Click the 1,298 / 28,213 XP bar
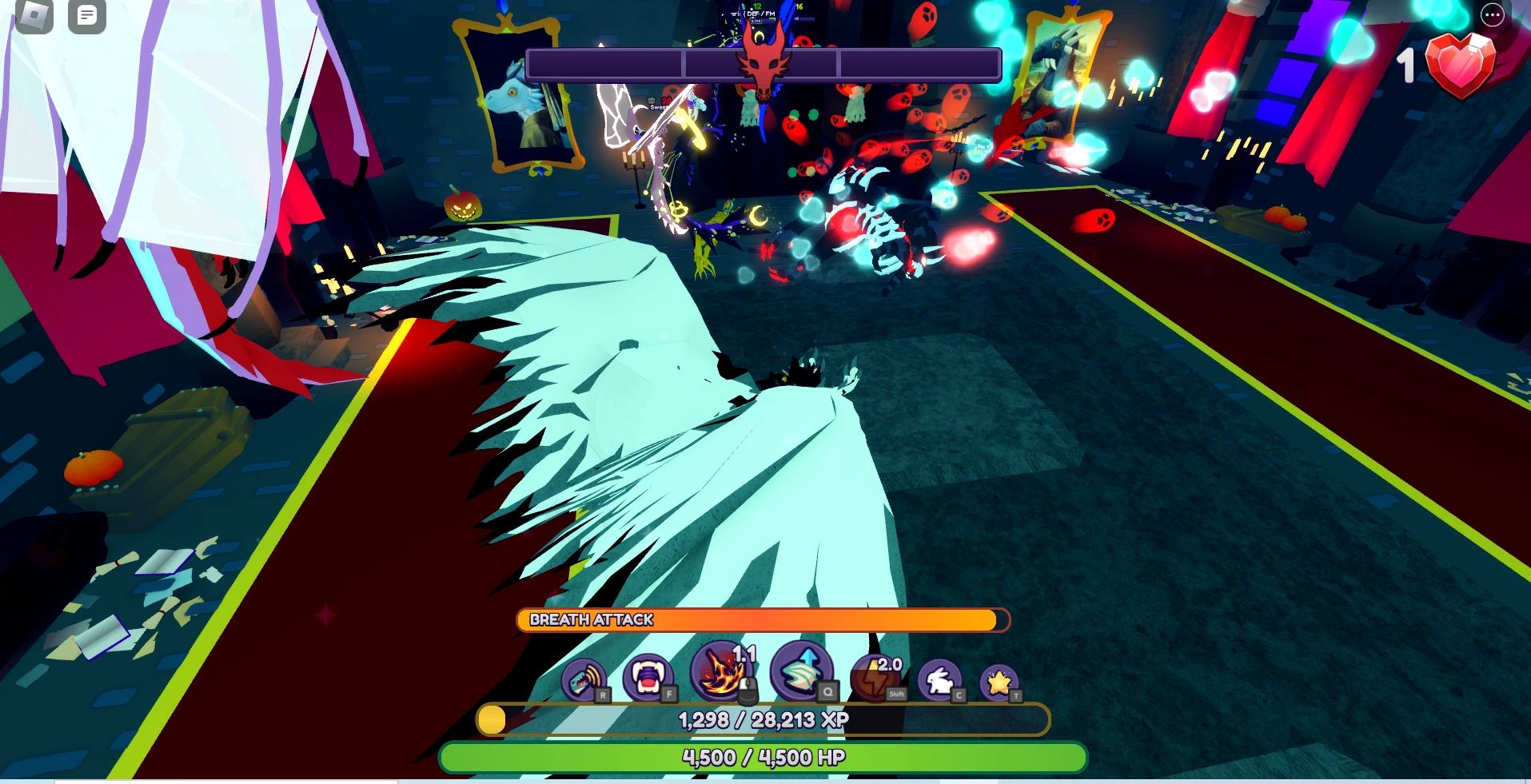This screenshot has height=784, width=1531. pyautogui.click(x=764, y=719)
